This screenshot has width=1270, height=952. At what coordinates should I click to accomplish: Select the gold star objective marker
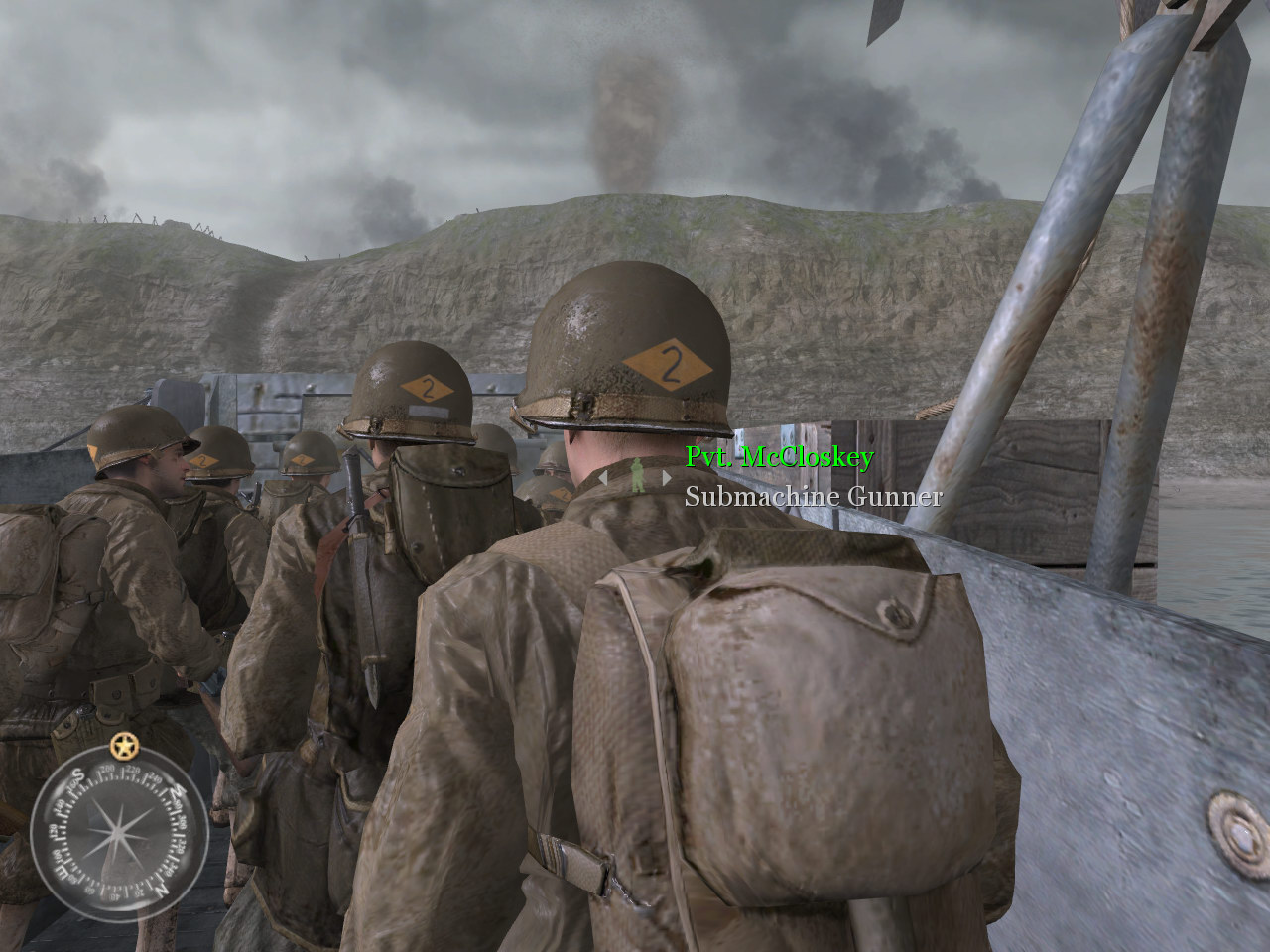click(x=123, y=744)
